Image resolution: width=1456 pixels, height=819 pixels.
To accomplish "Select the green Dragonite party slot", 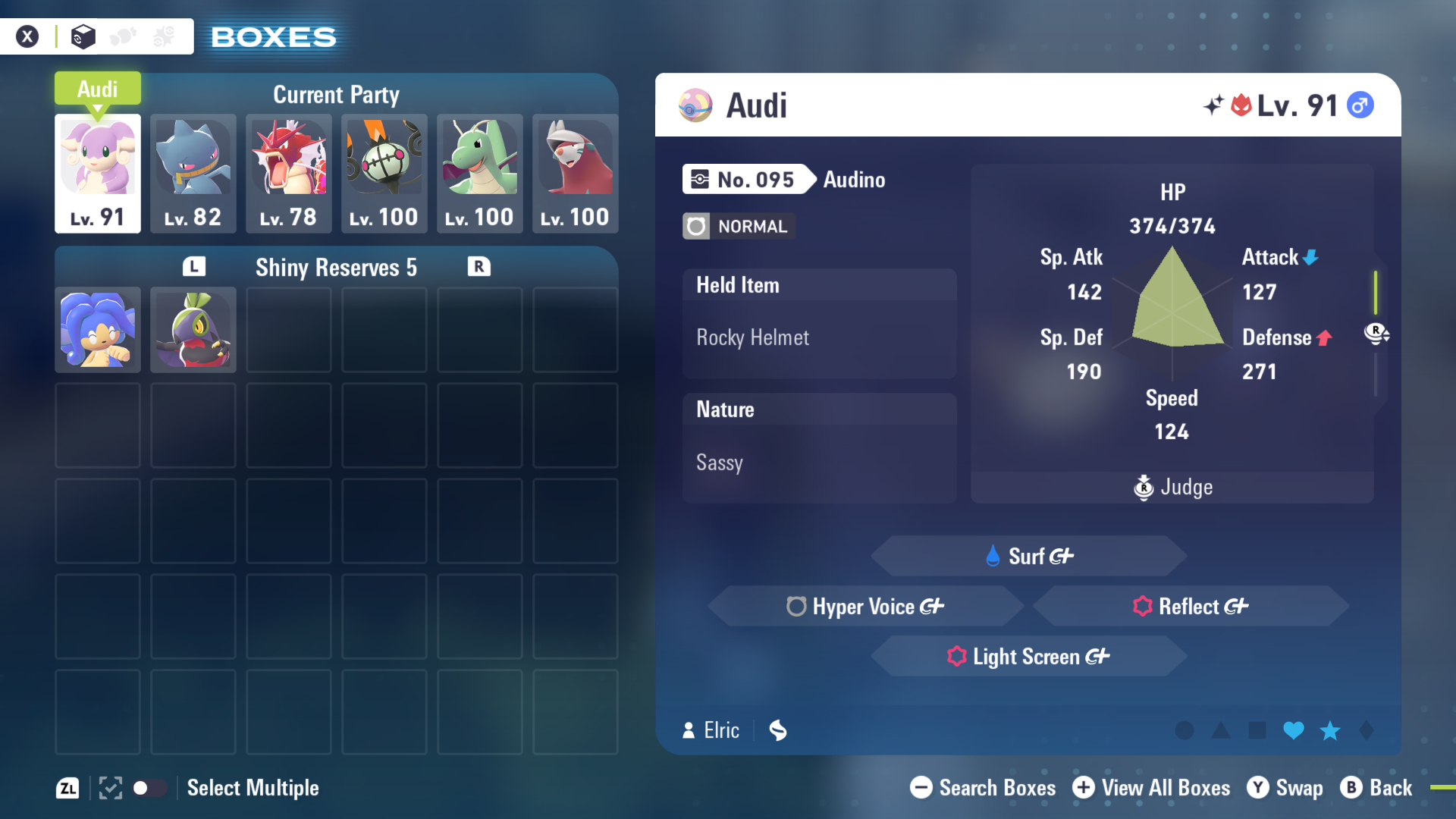I will pyautogui.click(x=480, y=173).
